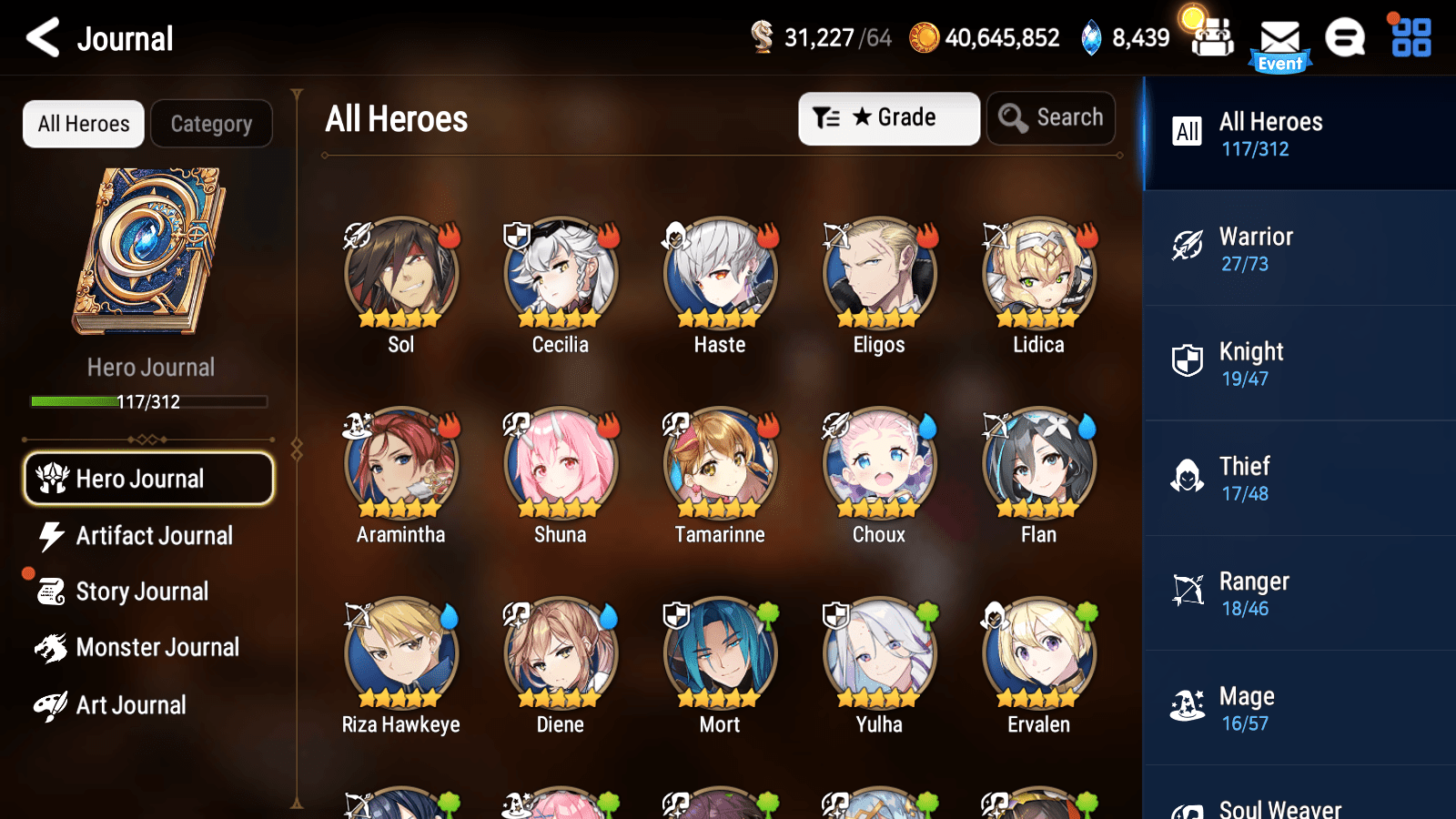
Task: Open Cecilia's hero portrait
Action: [560, 271]
